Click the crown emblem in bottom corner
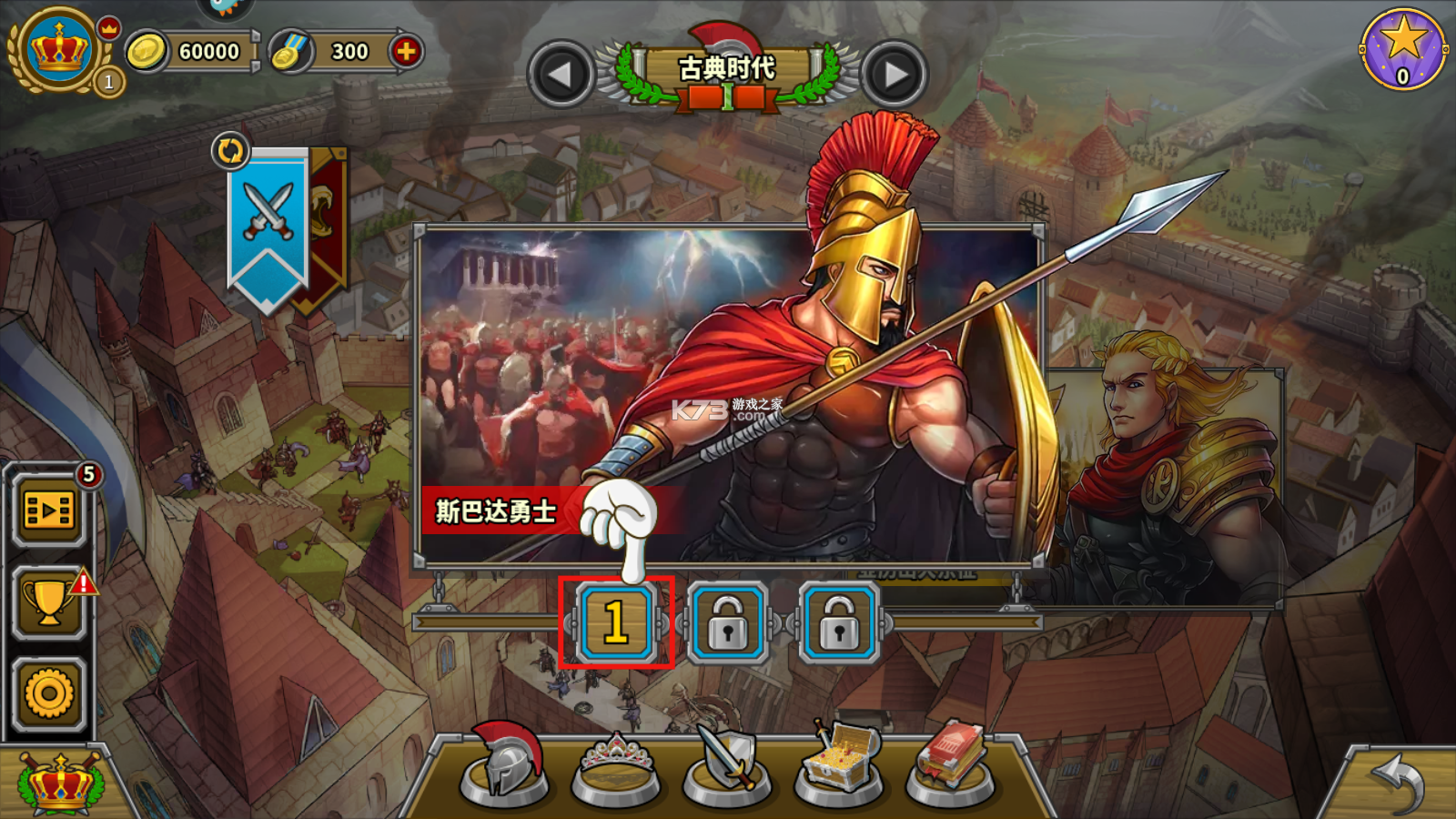The height and width of the screenshot is (819, 1456). (x=60, y=784)
